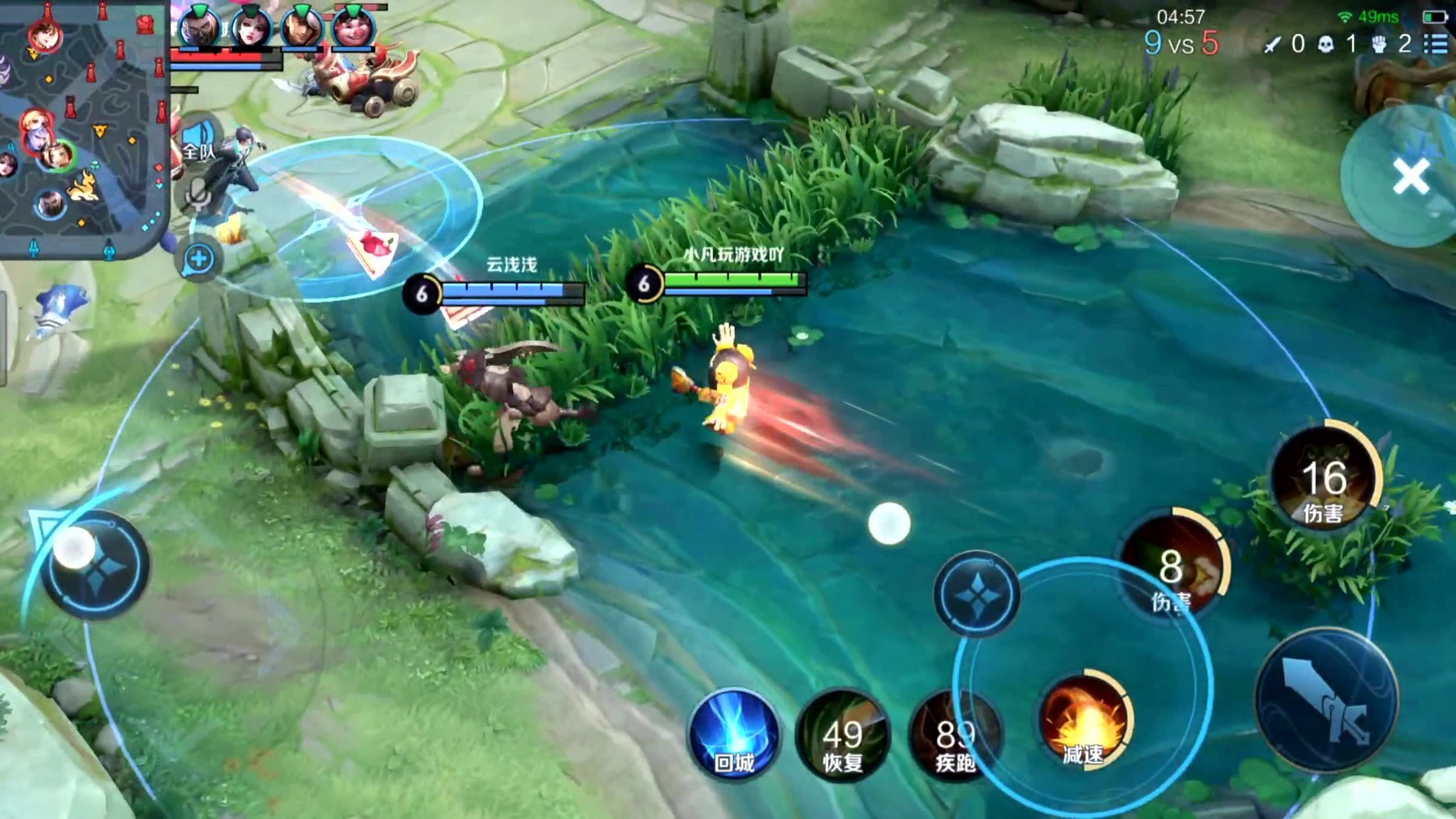This screenshot has height=819, width=1456.
Task: Toggle the muted microphone button
Action: point(198,195)
